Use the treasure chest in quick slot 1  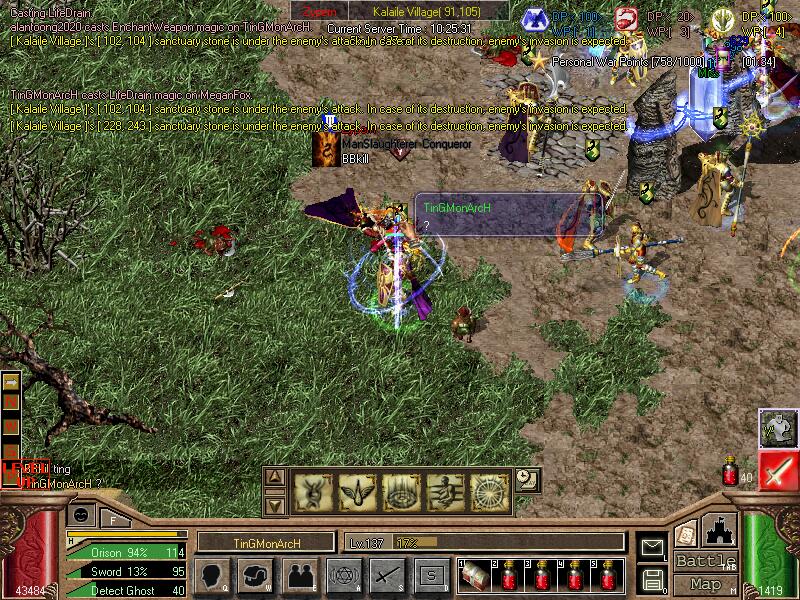476,576
